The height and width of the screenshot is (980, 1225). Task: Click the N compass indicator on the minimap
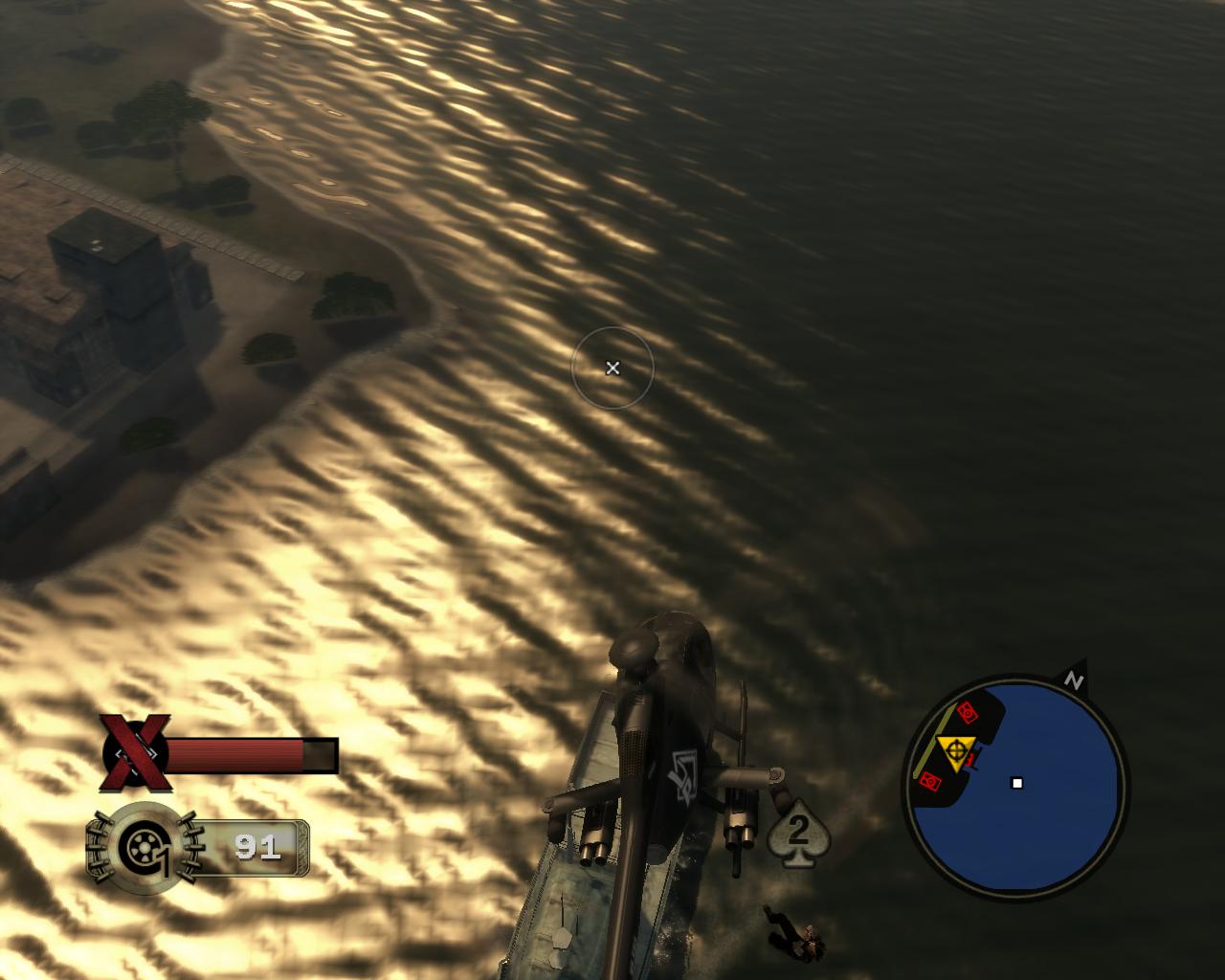(1075, 681)
